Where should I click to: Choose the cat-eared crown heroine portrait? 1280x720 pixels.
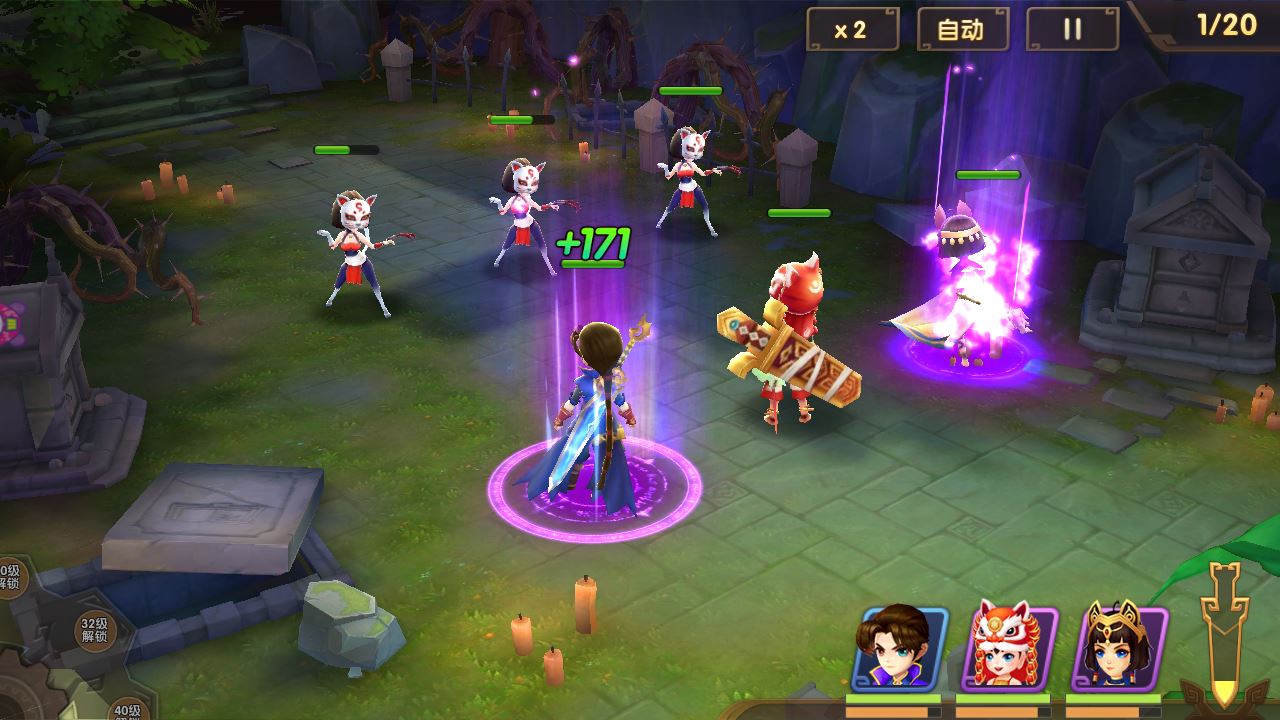click(x=1117, y=648)
